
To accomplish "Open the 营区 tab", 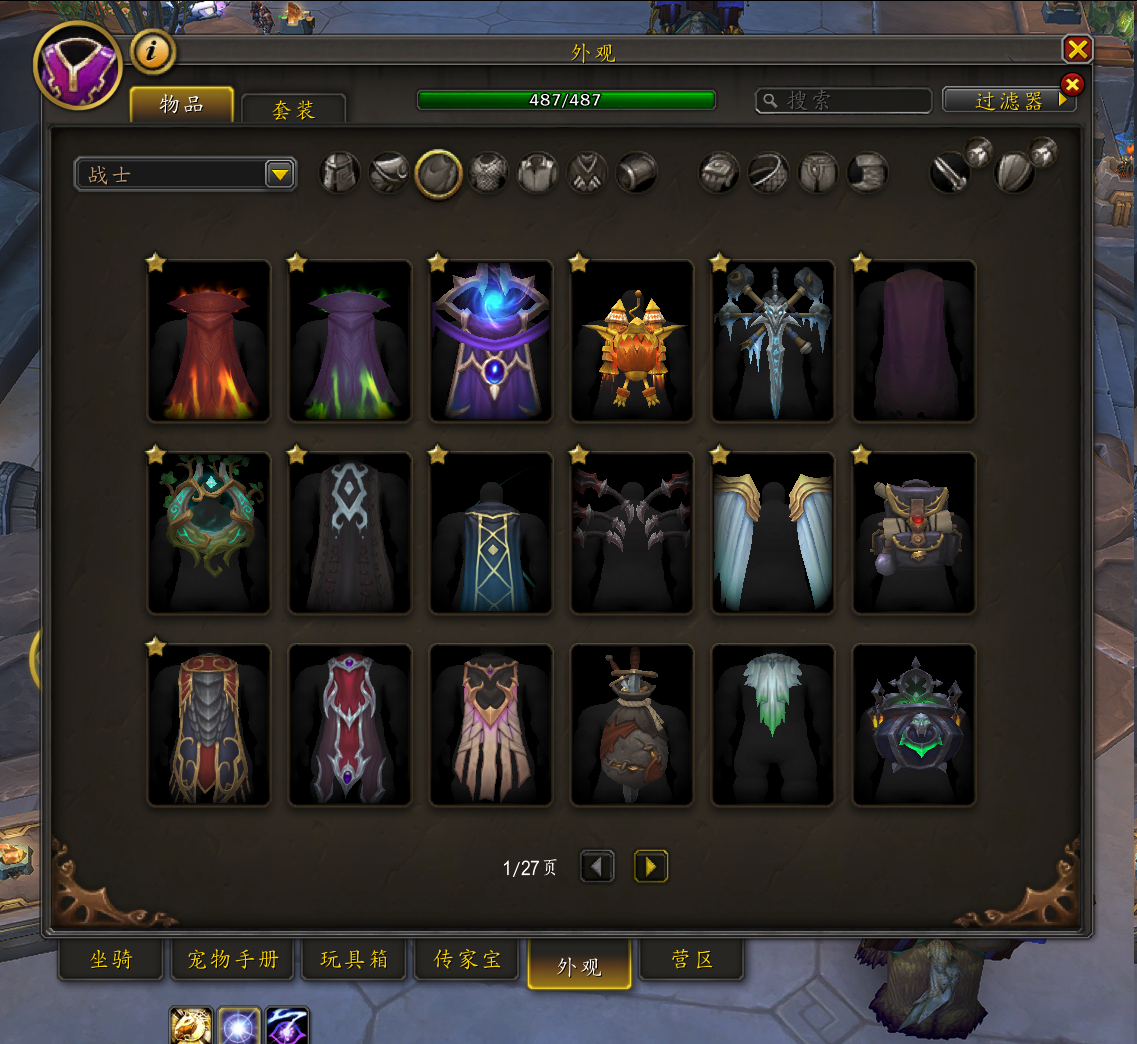I will (x=691, y=960).
